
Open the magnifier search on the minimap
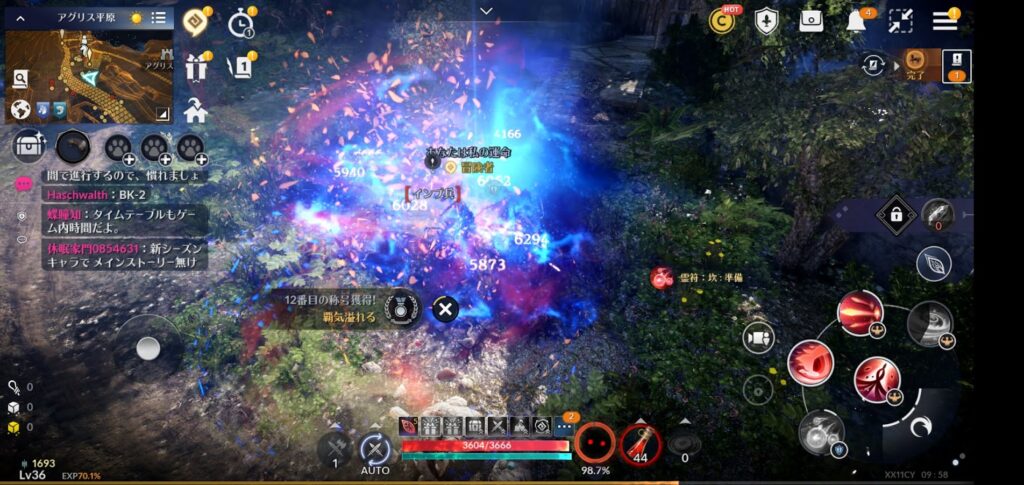[x=20, y=77]
